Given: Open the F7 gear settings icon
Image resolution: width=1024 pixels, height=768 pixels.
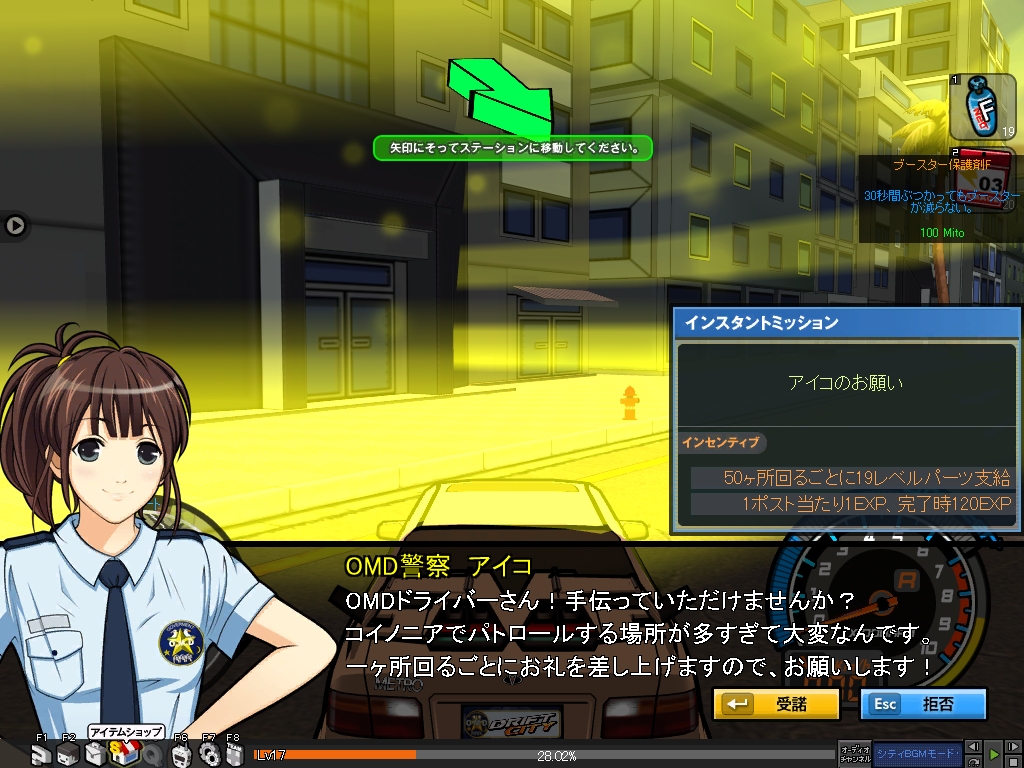Looking at the screenshot, I should [208, 755].
